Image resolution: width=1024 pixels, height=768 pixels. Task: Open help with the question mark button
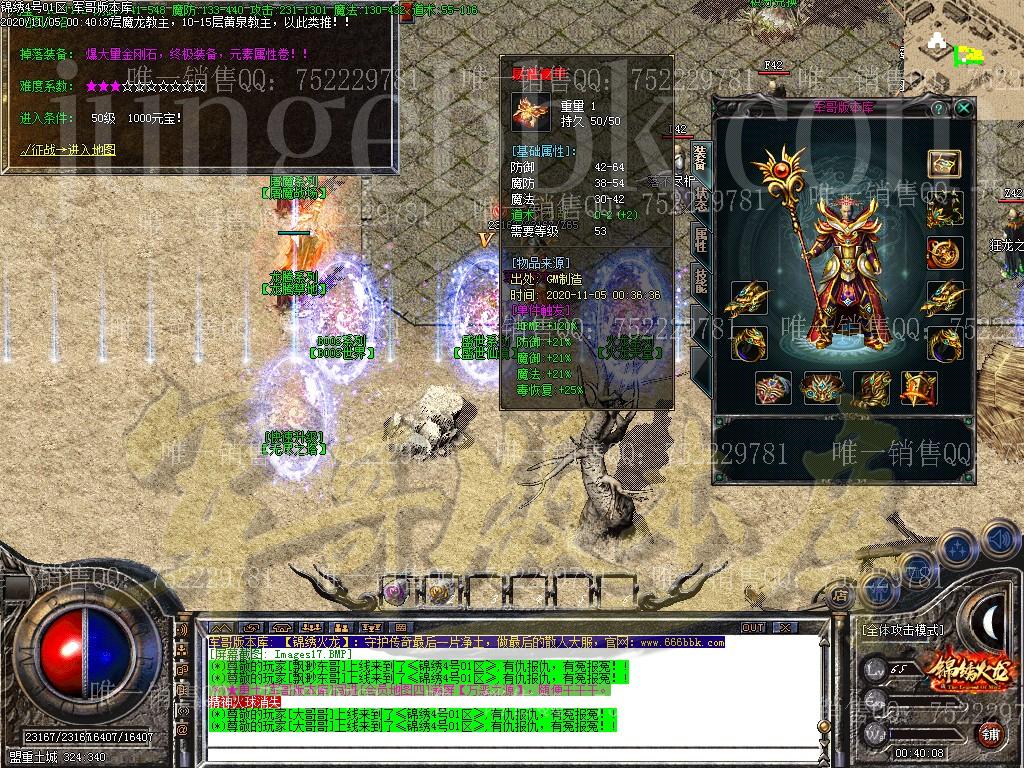[x=938, y=107]
